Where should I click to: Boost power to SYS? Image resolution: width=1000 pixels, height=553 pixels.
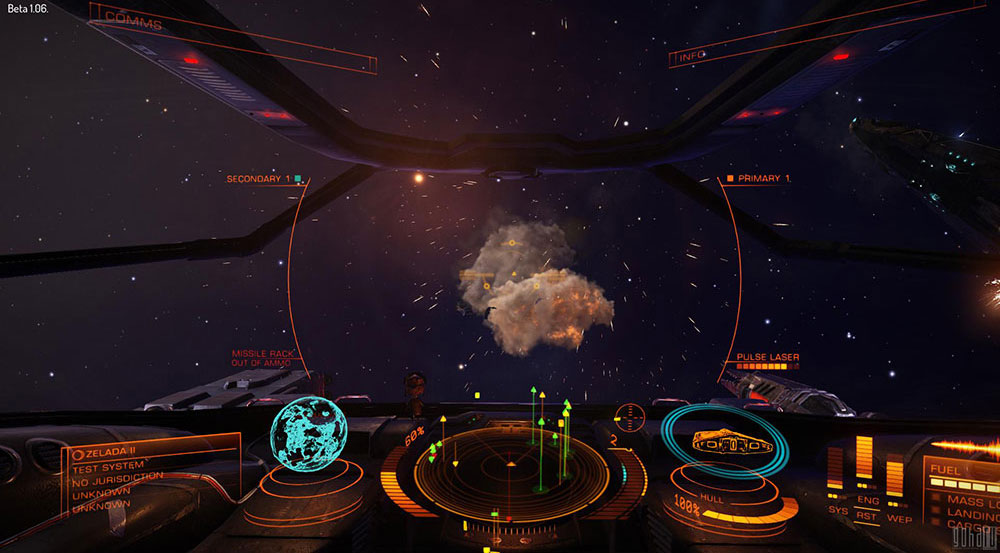click(x=837, y=510)
